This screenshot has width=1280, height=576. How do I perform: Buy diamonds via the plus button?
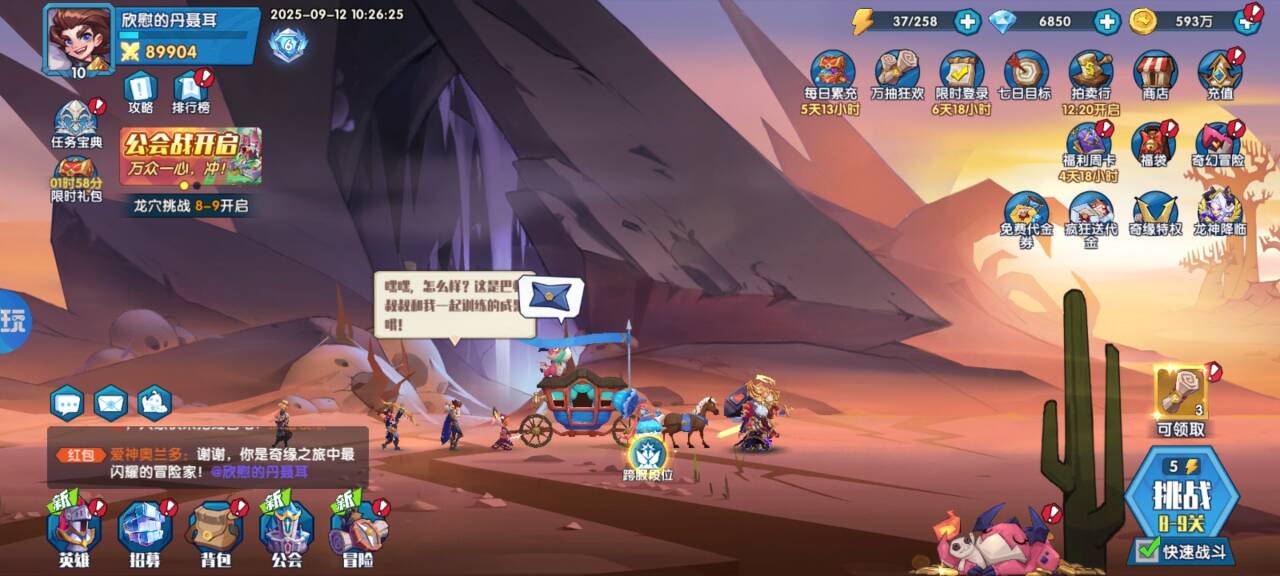tap(1106, 21)
